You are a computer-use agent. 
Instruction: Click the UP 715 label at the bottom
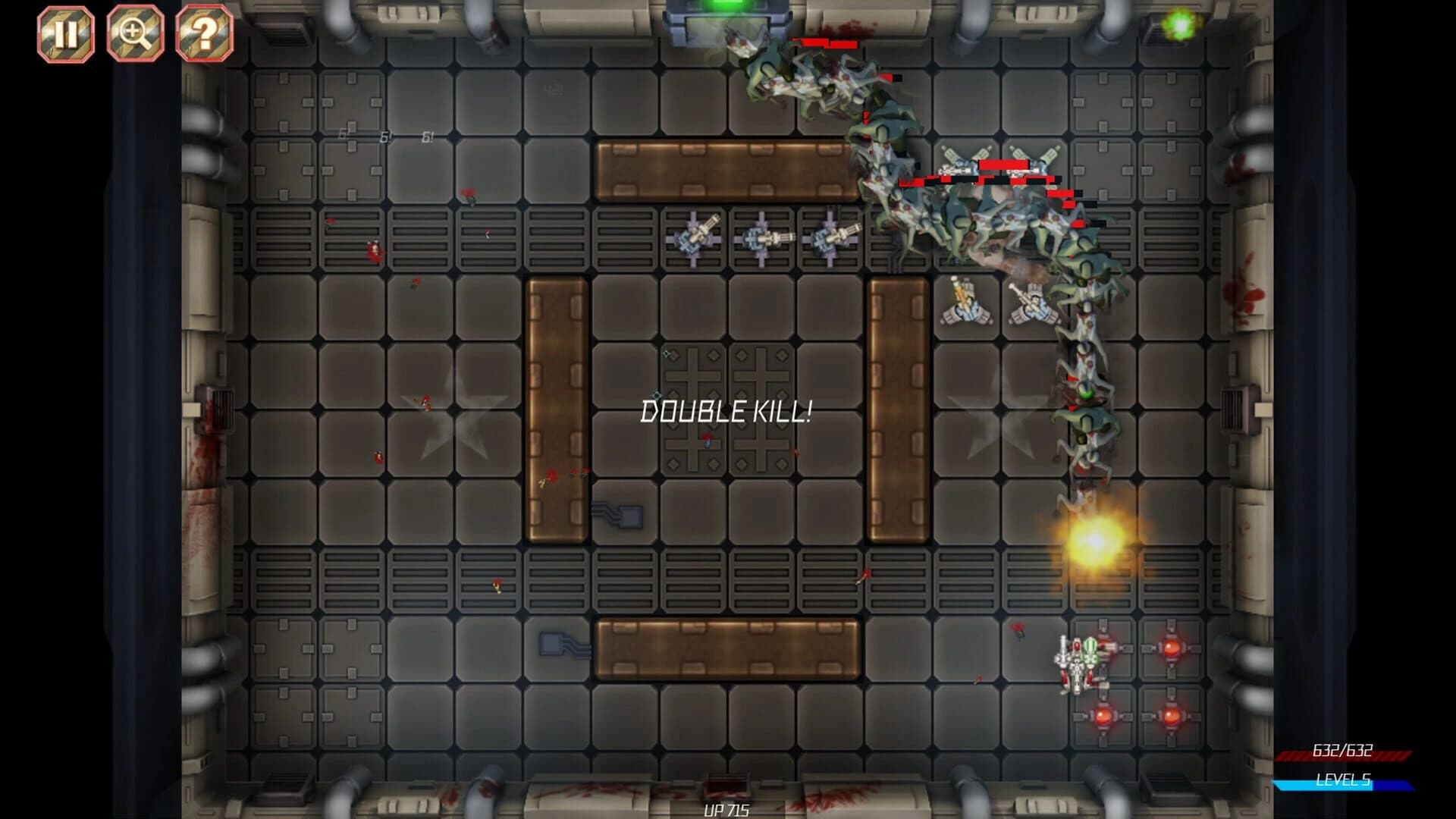726,810
